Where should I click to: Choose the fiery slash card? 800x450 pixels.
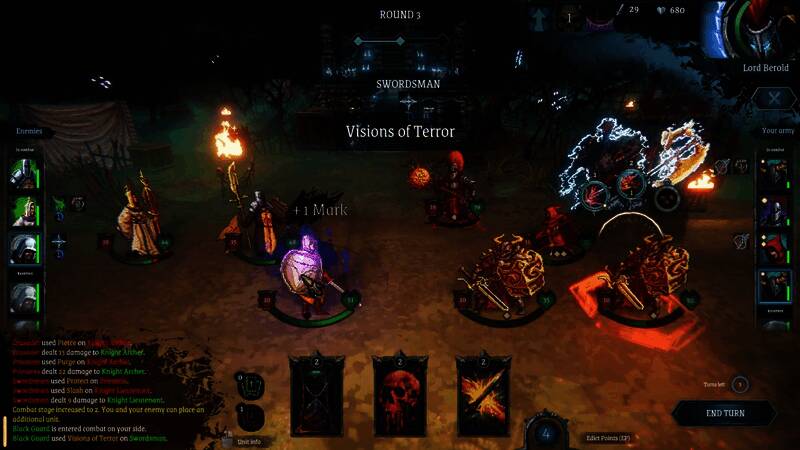[484, 396]
